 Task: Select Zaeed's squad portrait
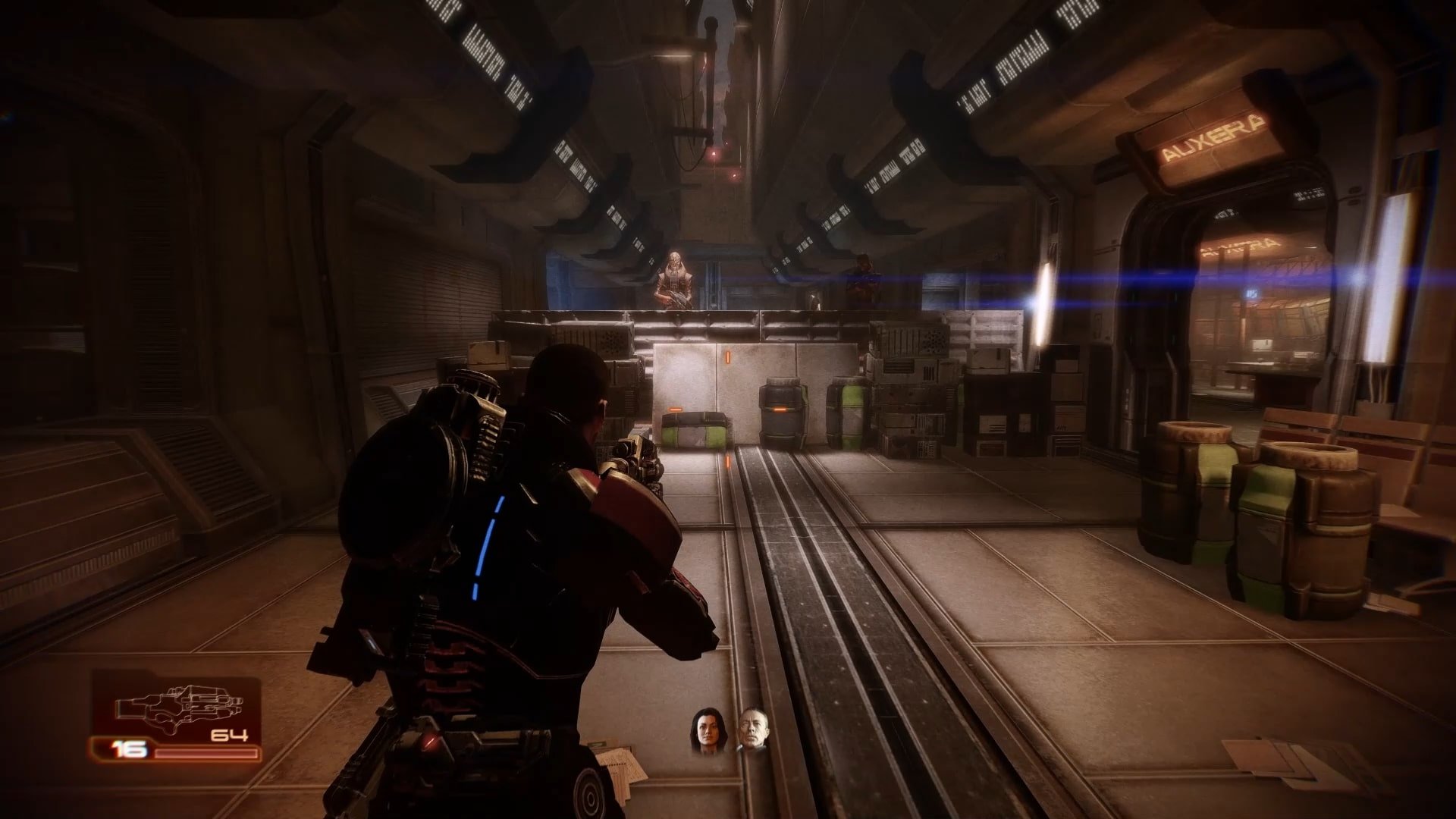(752, 731)
